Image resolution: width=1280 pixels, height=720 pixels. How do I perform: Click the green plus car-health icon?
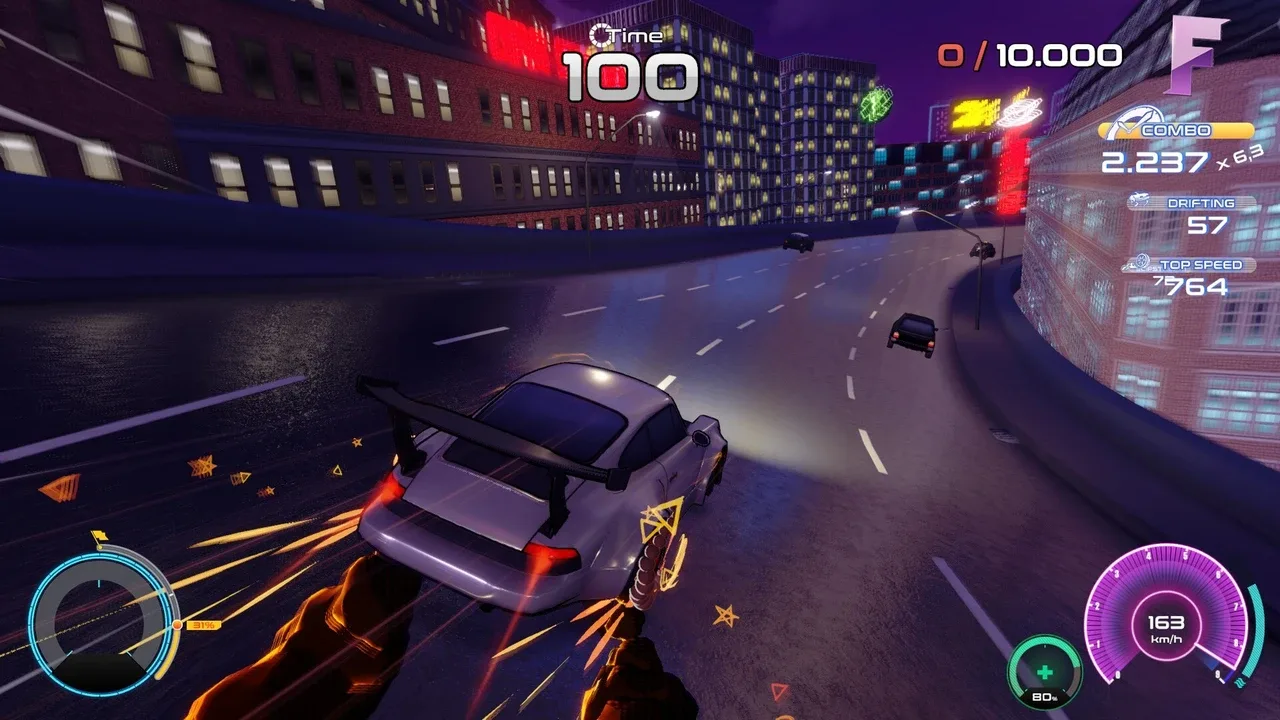[1044, 671]
